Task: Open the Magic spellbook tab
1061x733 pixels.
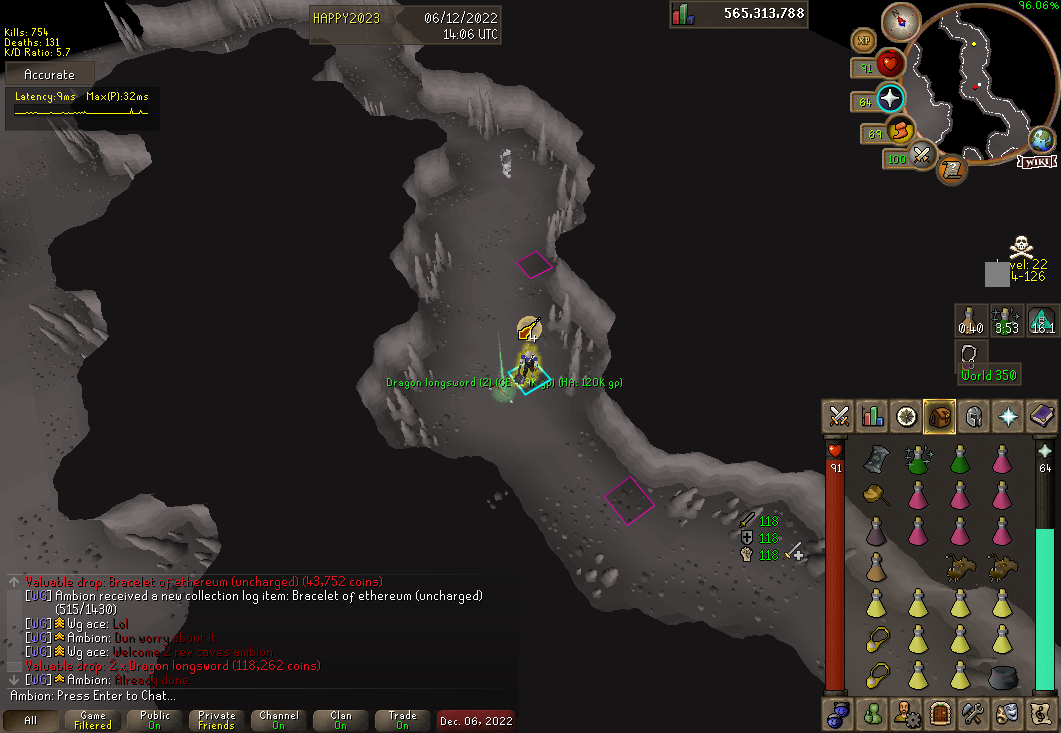Action: [1042, 416]
